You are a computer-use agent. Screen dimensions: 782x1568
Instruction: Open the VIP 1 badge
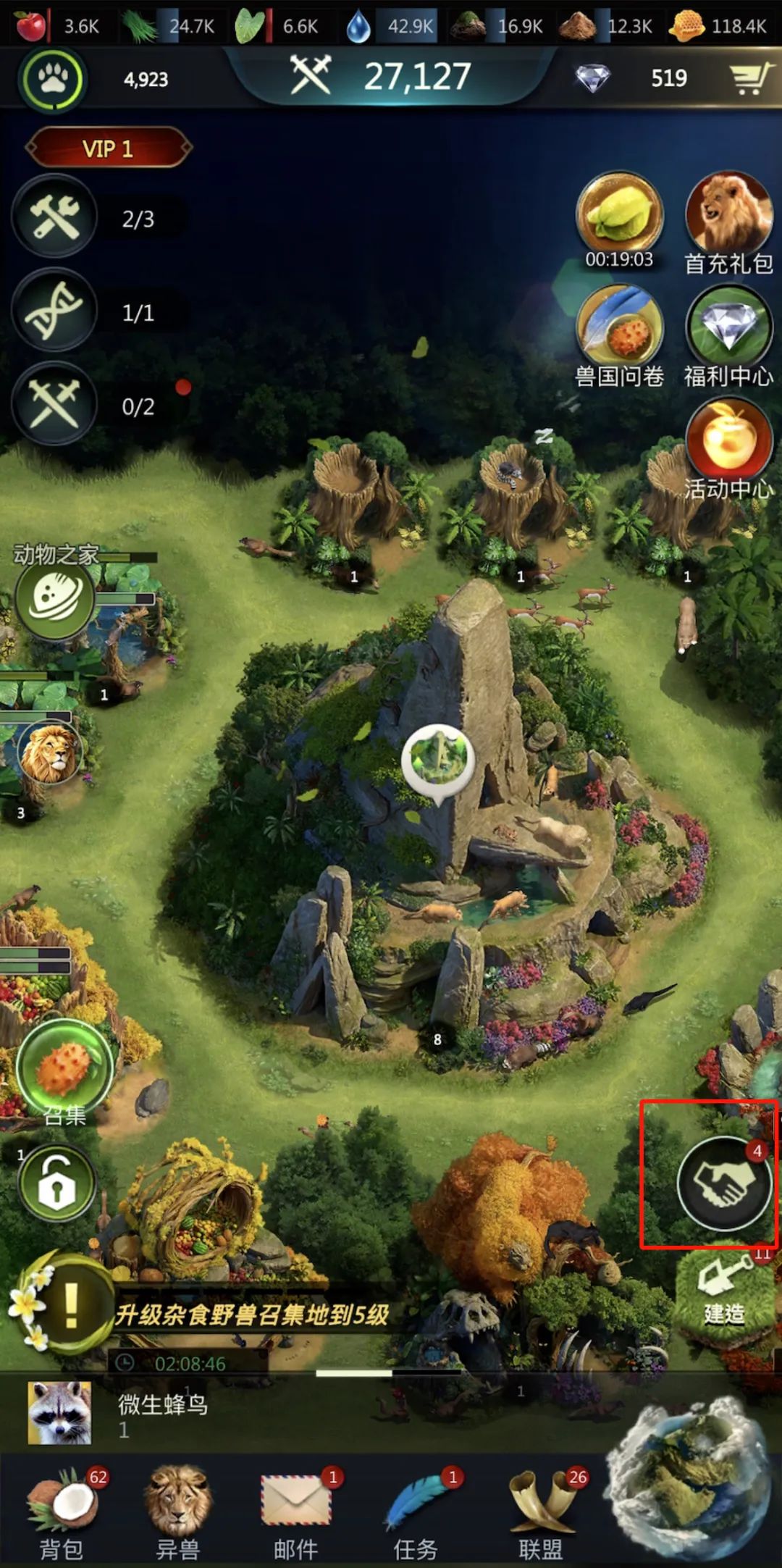click(x=108, y=148)
